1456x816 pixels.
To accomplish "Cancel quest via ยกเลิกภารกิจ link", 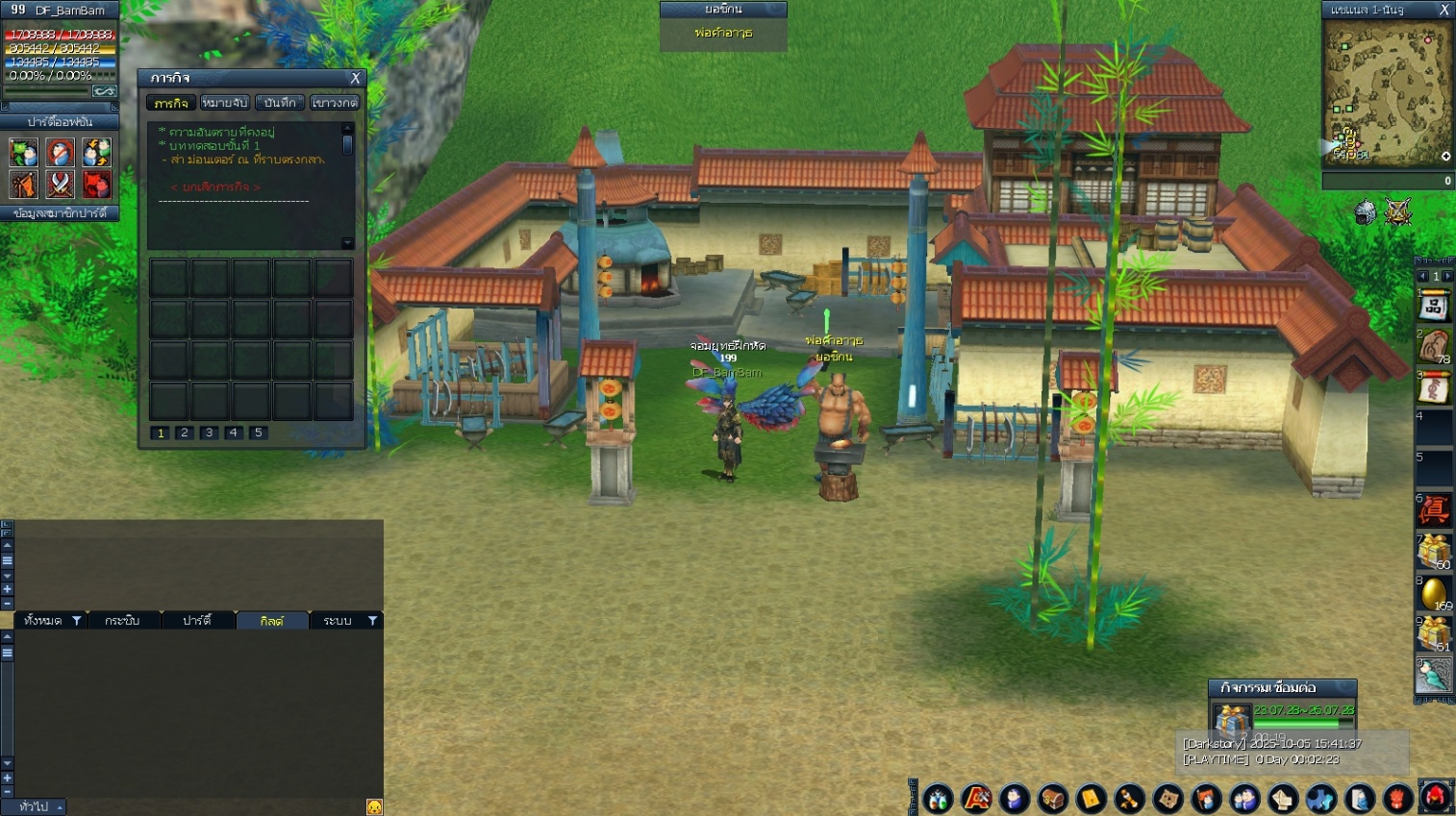I will (215, 187).
